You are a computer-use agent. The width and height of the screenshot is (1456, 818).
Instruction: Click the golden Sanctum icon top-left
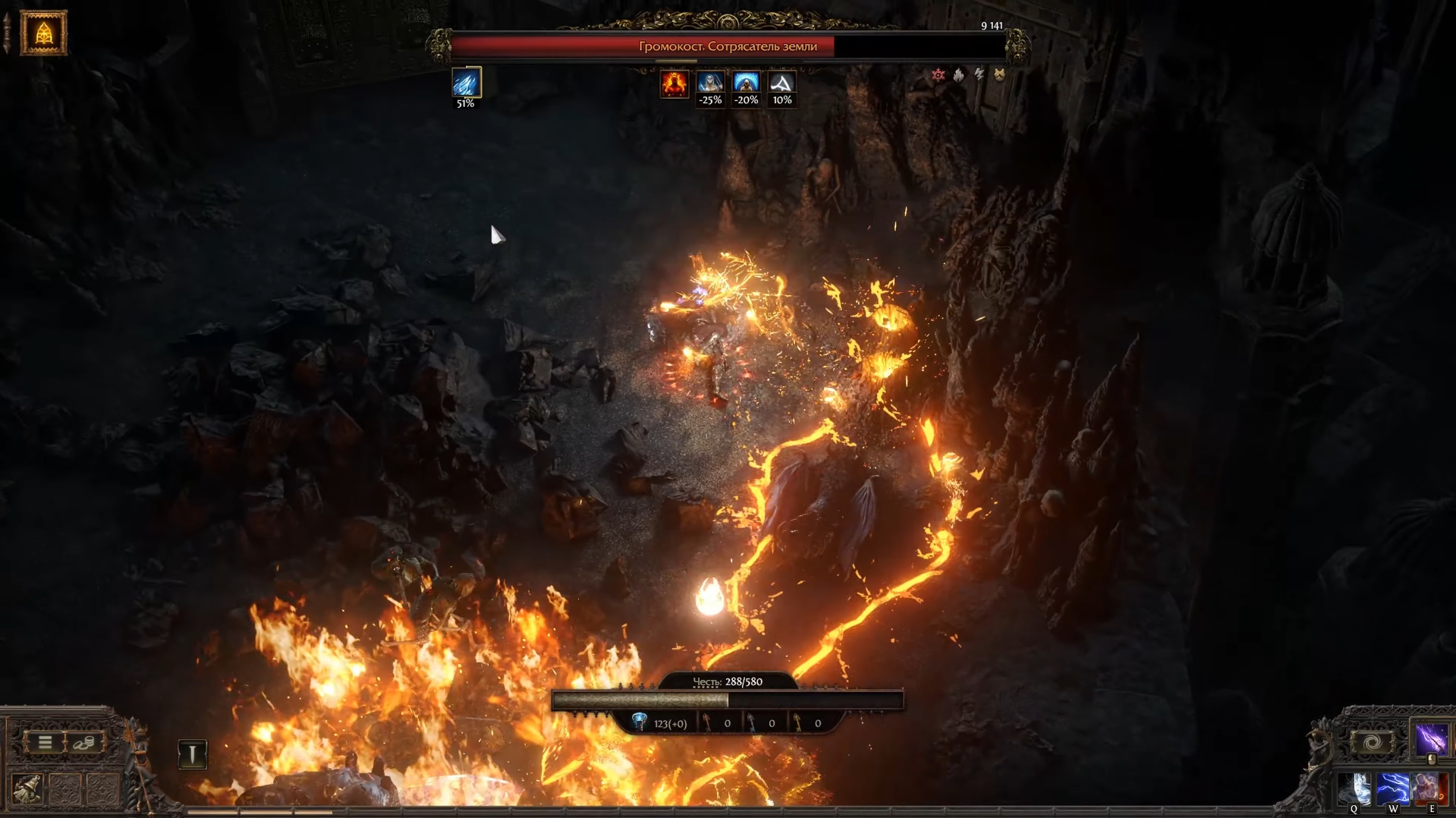point(43,33)
